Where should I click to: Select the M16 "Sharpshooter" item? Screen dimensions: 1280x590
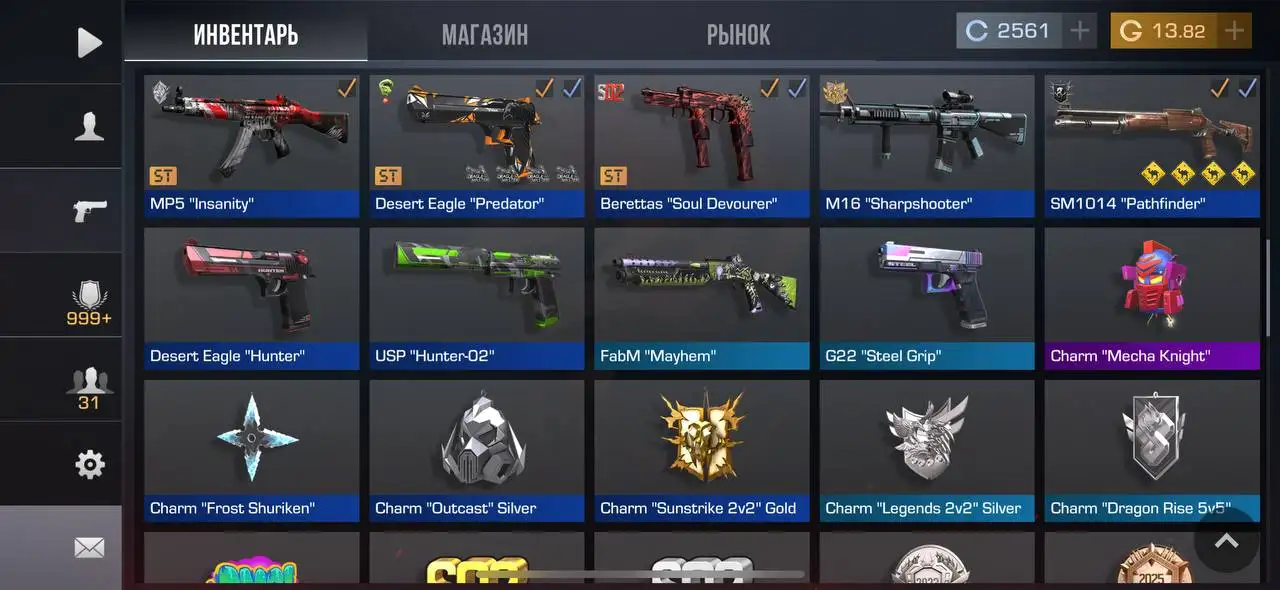(x=927, y=146)
